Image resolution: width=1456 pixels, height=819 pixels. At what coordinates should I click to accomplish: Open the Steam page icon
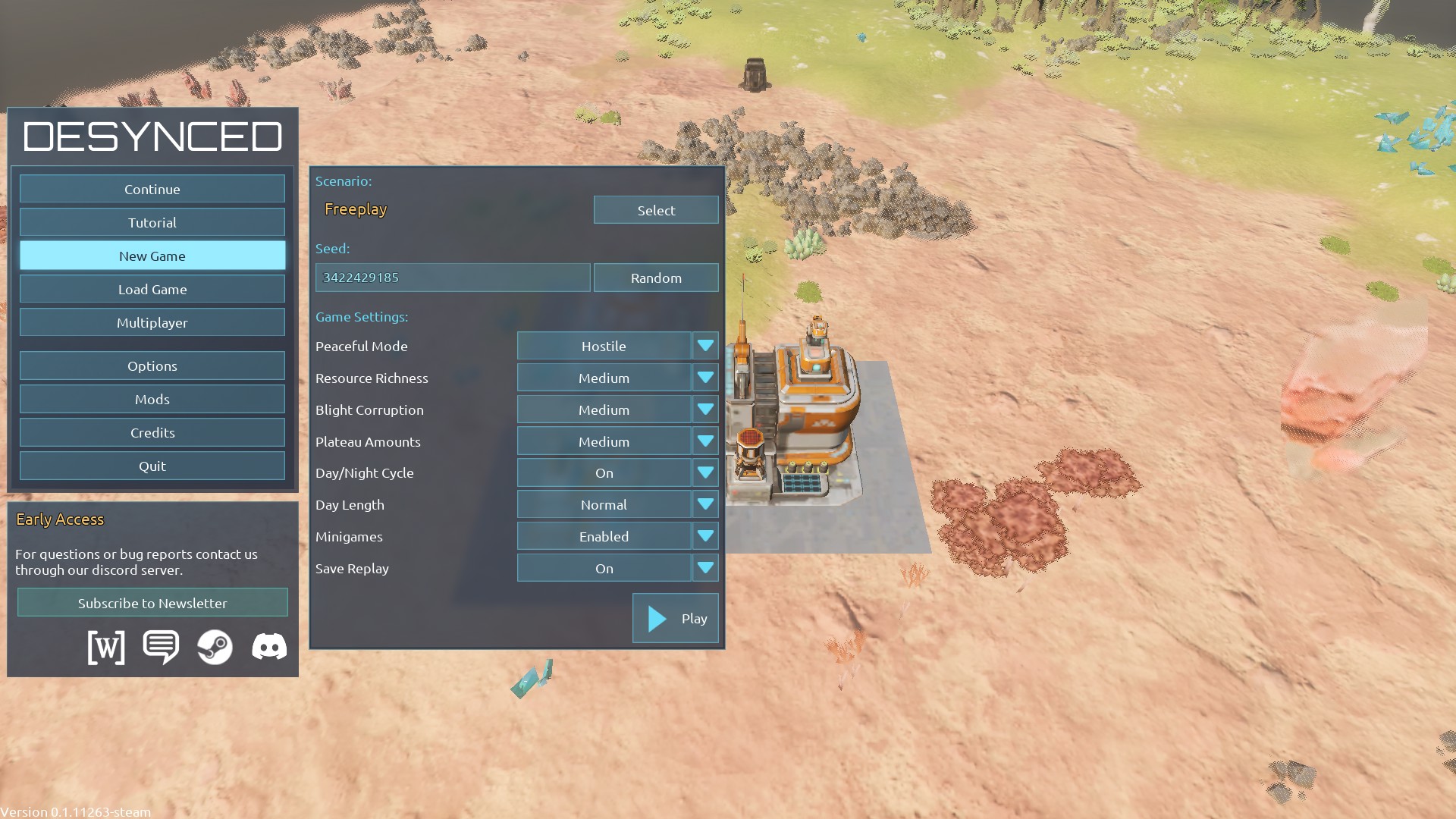[215, 647]
